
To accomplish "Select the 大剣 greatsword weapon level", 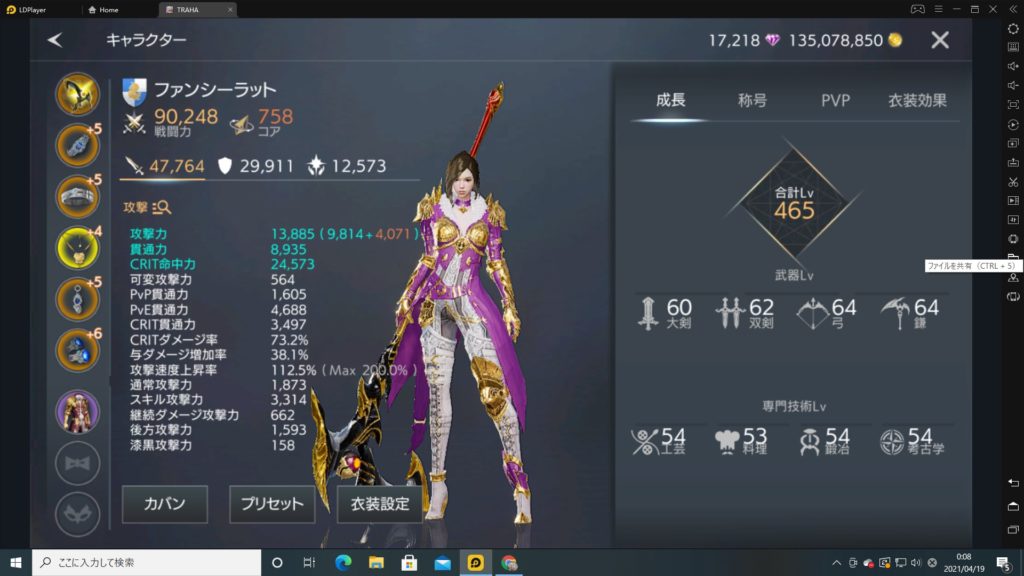I will point(667,313).
